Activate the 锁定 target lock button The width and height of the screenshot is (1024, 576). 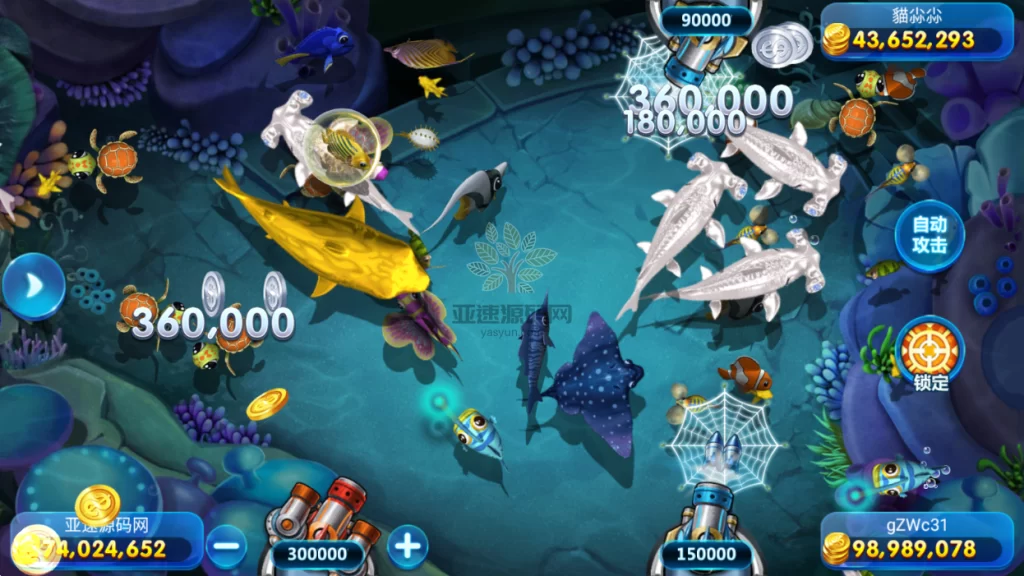click(929, 350)
